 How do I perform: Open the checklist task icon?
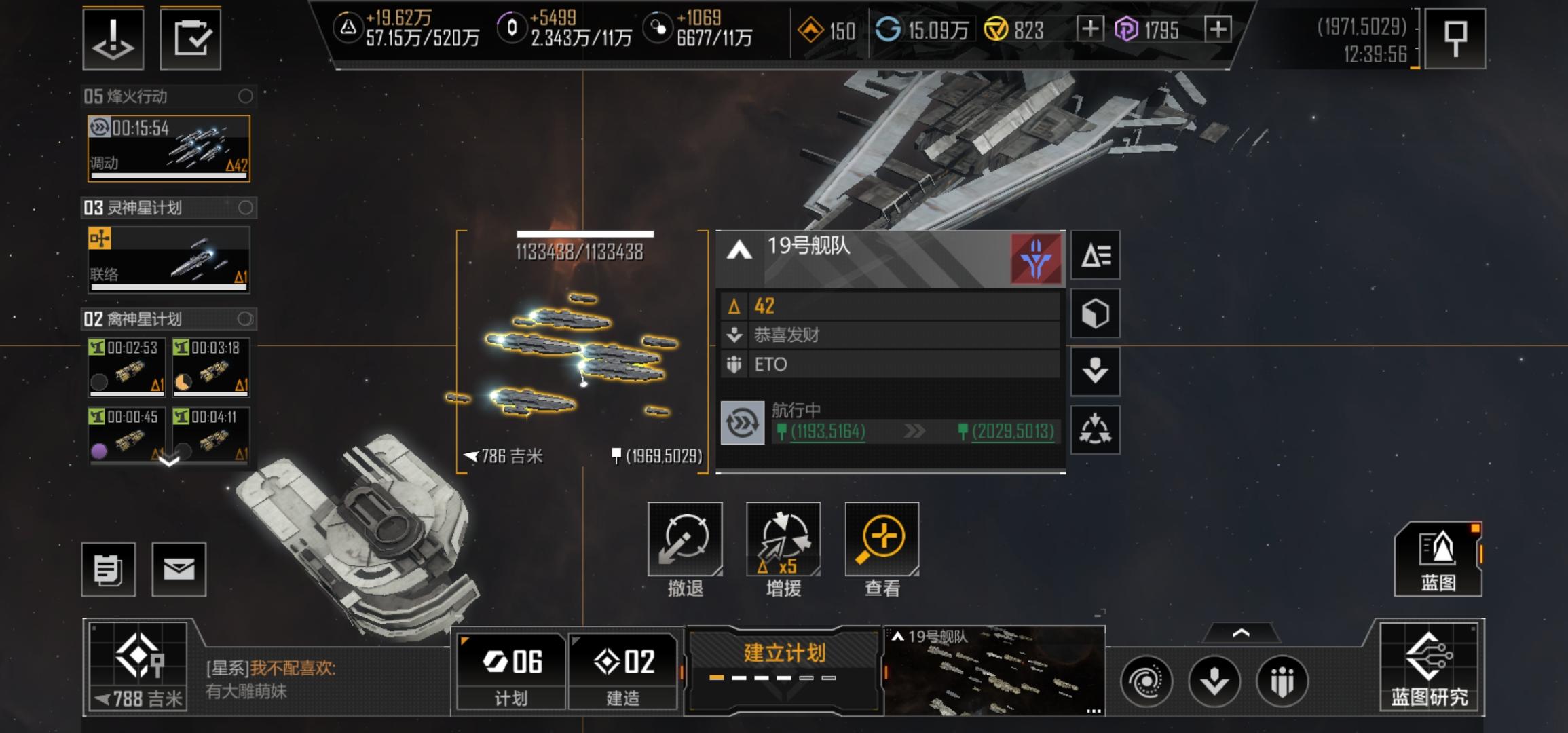[x=191, y=38]
